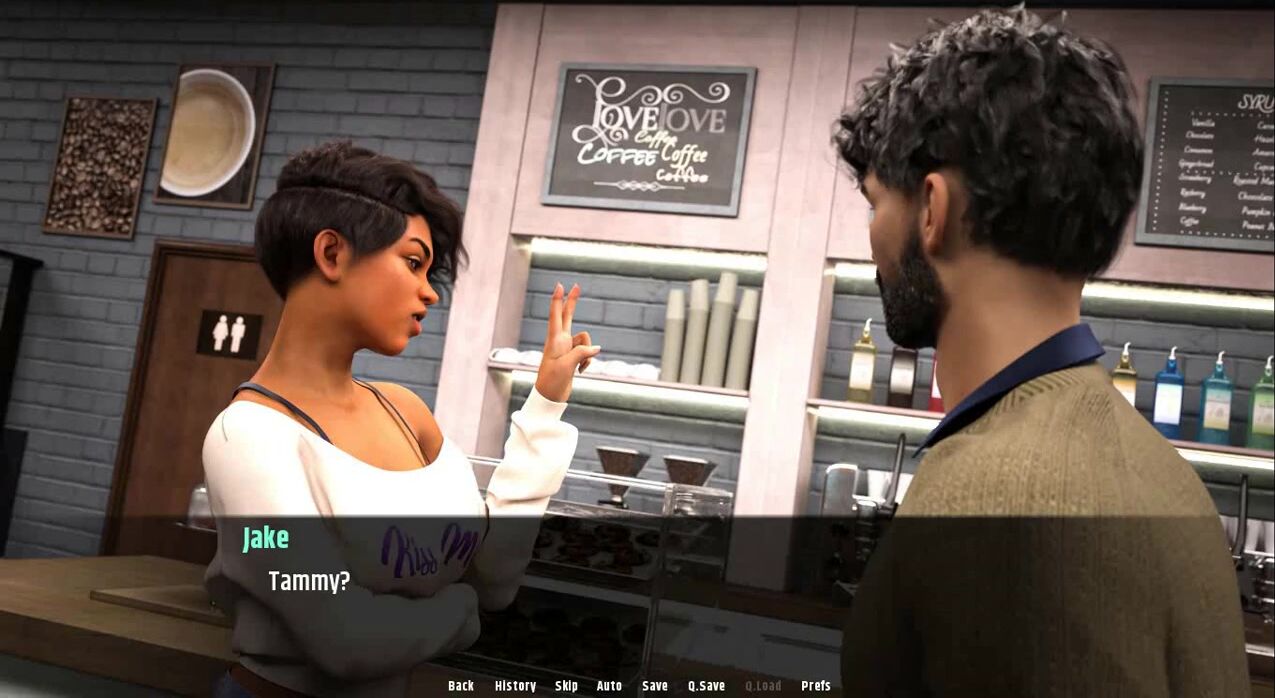This screenshot has width=1275, height=698.
Task: Activate the Skip dialogue button
Action: [566, 686]
